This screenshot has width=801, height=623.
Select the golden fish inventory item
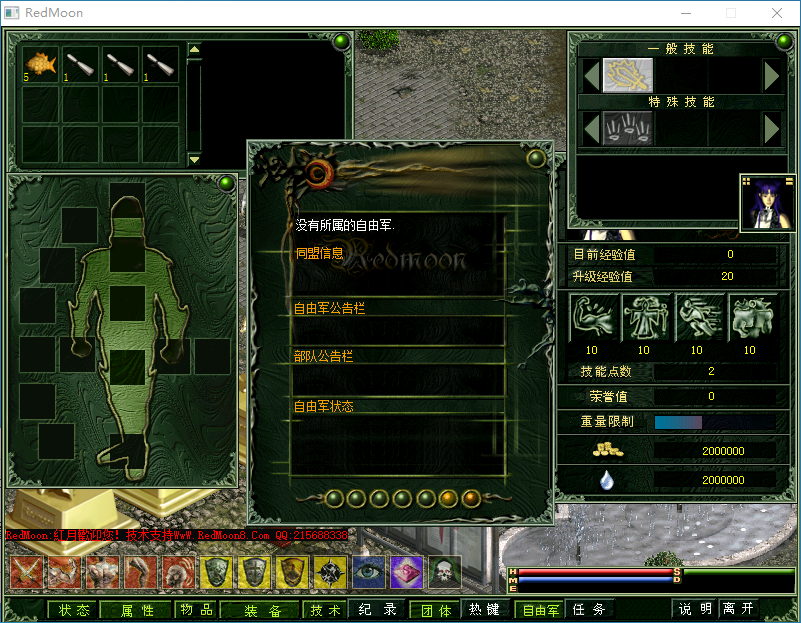41,64
